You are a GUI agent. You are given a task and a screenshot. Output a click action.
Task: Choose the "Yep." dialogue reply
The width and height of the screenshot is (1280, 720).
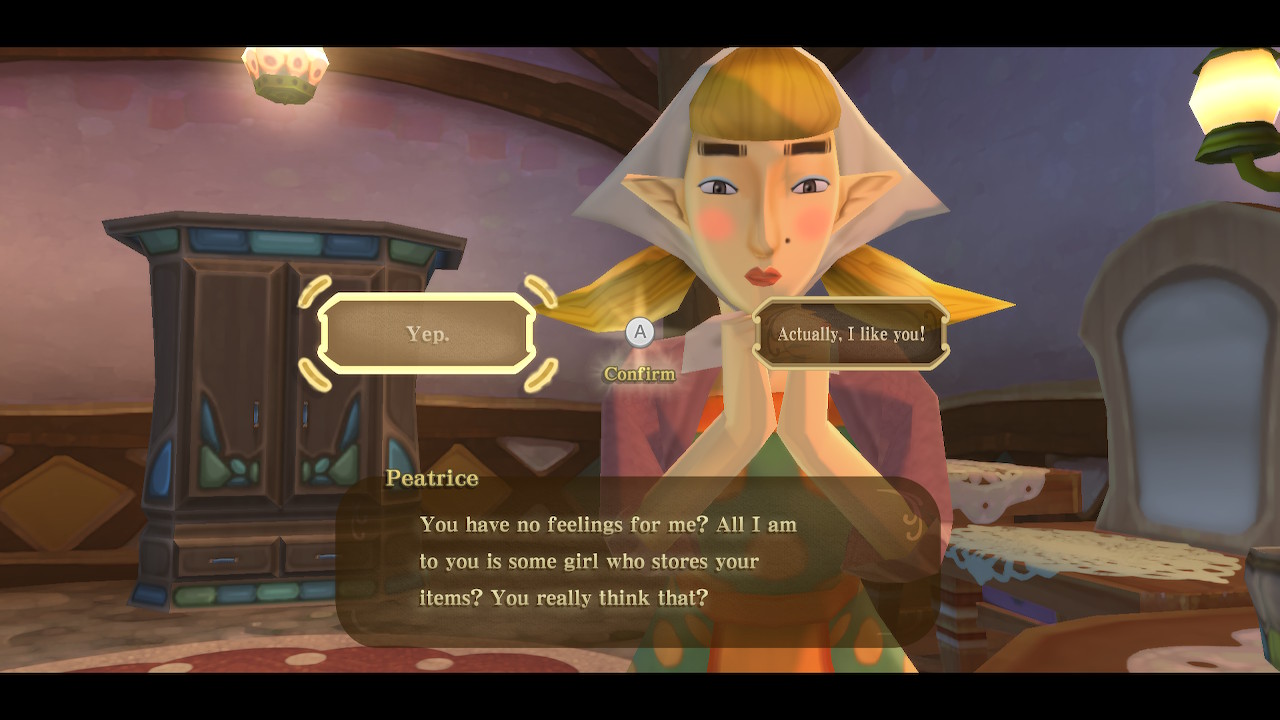coord(427,334)
